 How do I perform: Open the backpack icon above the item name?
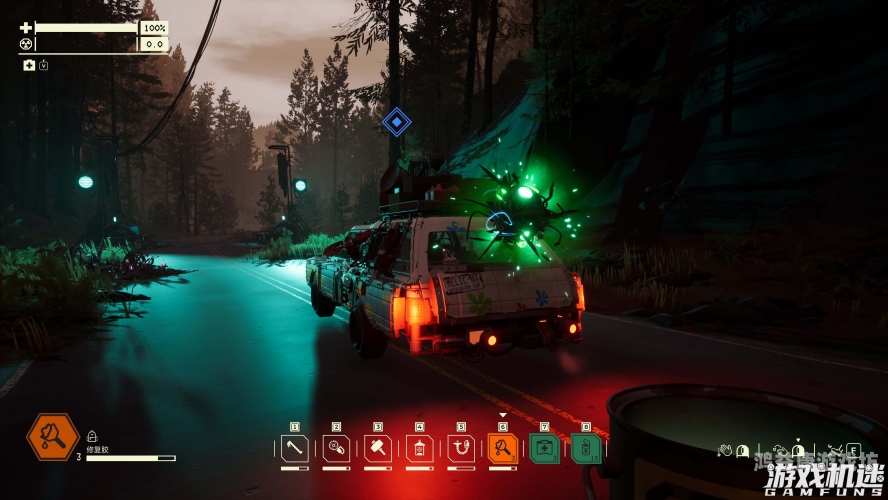point(92,436)
